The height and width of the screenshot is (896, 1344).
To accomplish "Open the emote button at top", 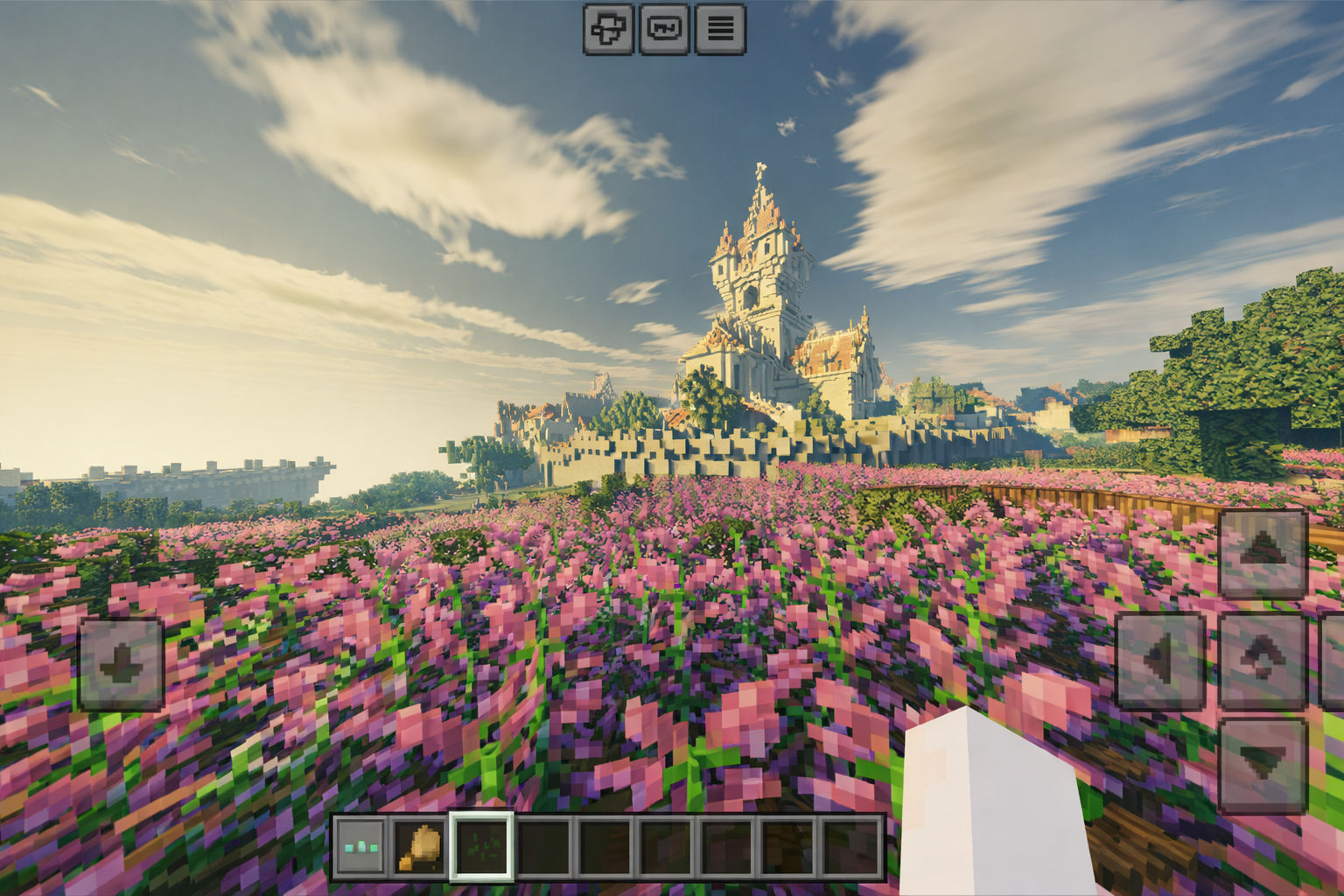I will click(x=608, y=30).
